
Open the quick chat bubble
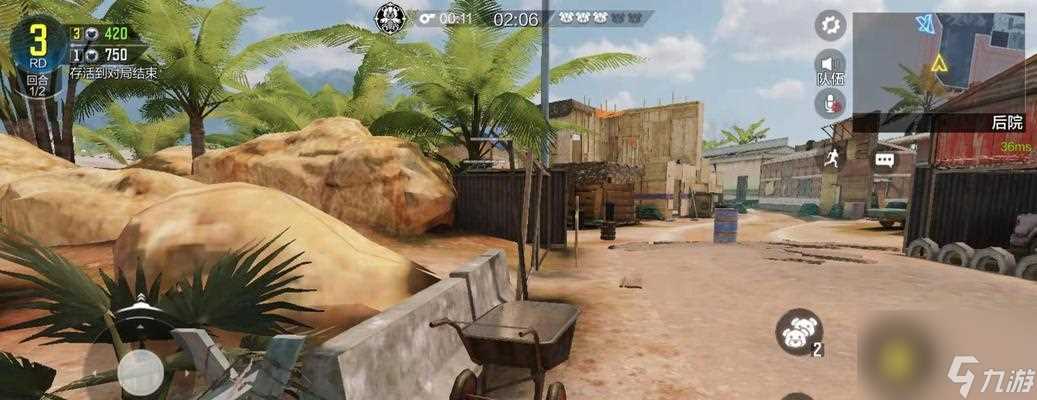pos(884,159)
